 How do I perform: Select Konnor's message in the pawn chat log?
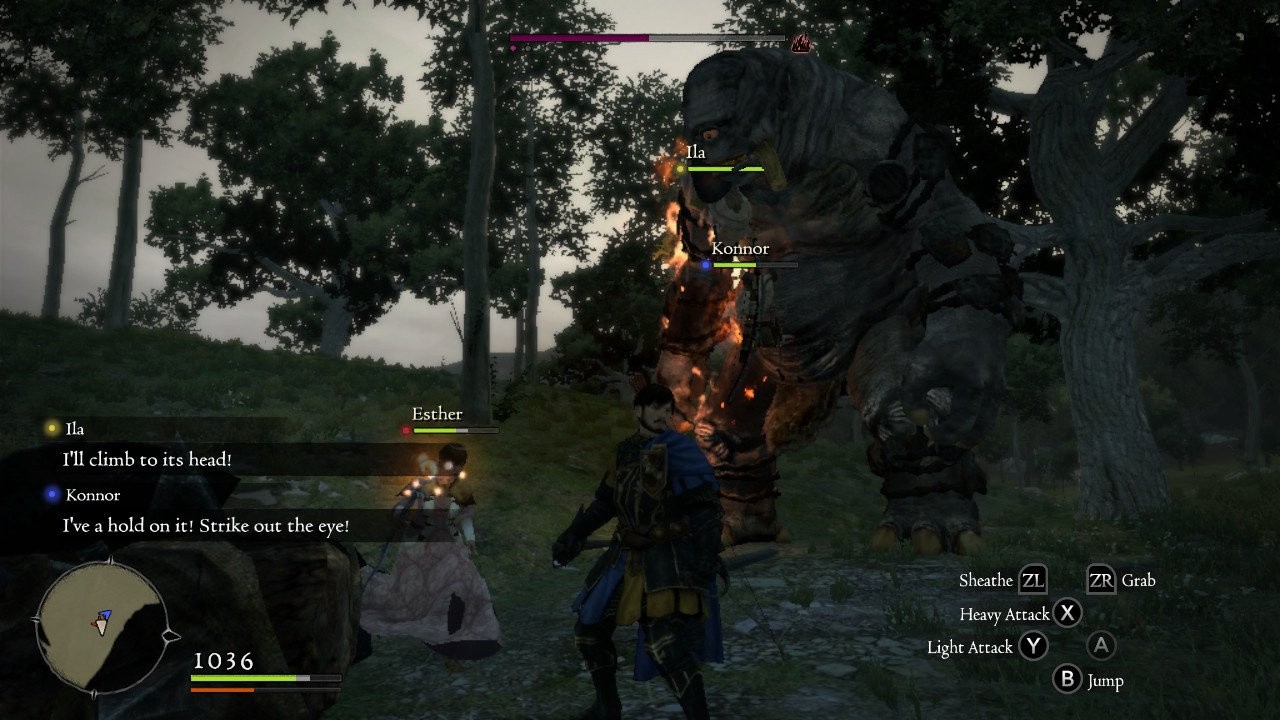[x=205, y=526]
